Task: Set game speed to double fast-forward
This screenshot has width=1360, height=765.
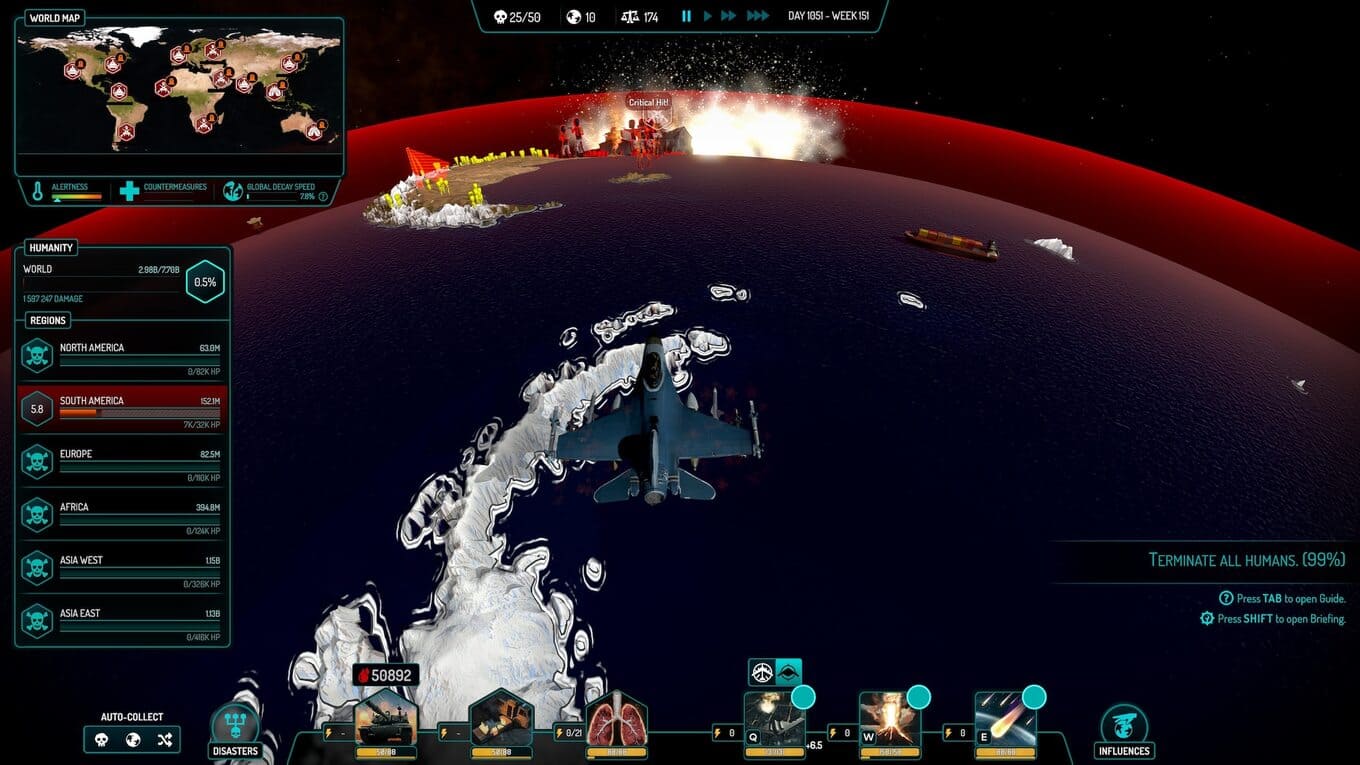Action: [x=729, y=16]
